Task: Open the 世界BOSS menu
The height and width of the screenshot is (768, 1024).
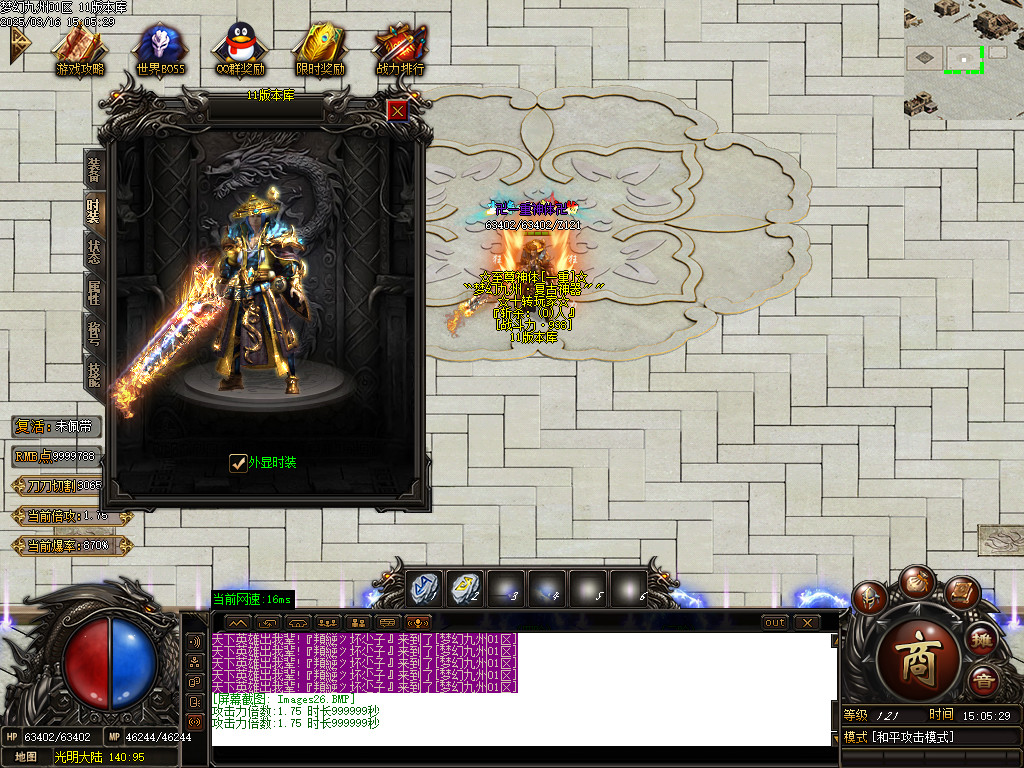Action: point(160,47)
